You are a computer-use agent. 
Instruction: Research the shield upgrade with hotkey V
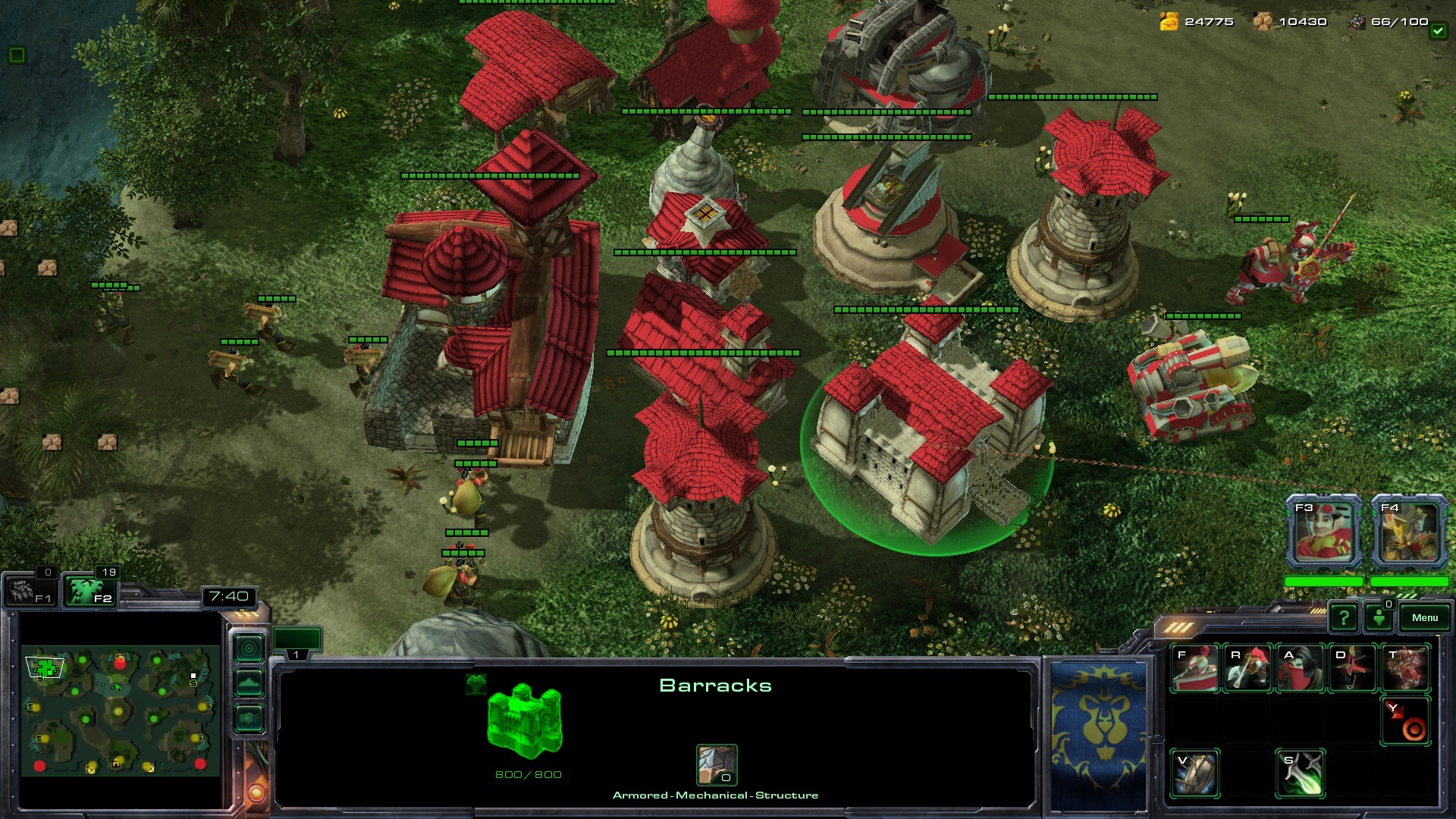point(1195,773)
